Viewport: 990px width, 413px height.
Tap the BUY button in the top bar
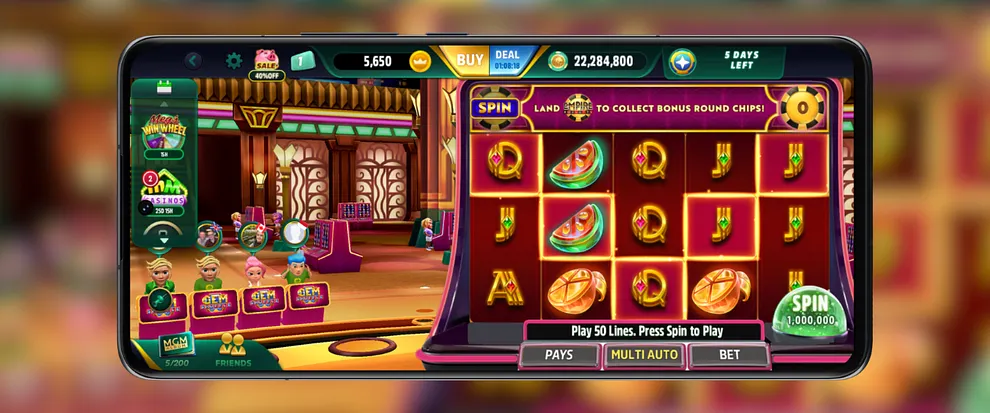469,61
